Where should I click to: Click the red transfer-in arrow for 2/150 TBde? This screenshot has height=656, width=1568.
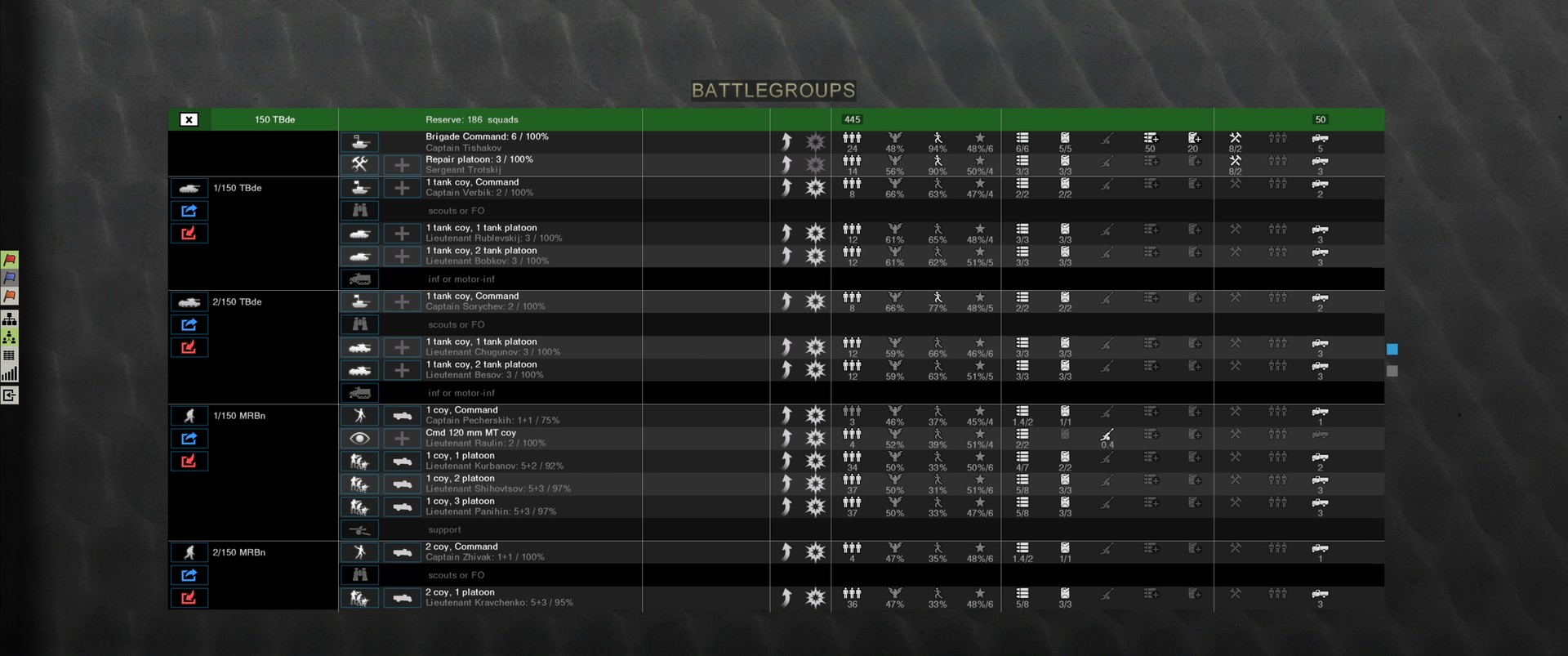189,346
